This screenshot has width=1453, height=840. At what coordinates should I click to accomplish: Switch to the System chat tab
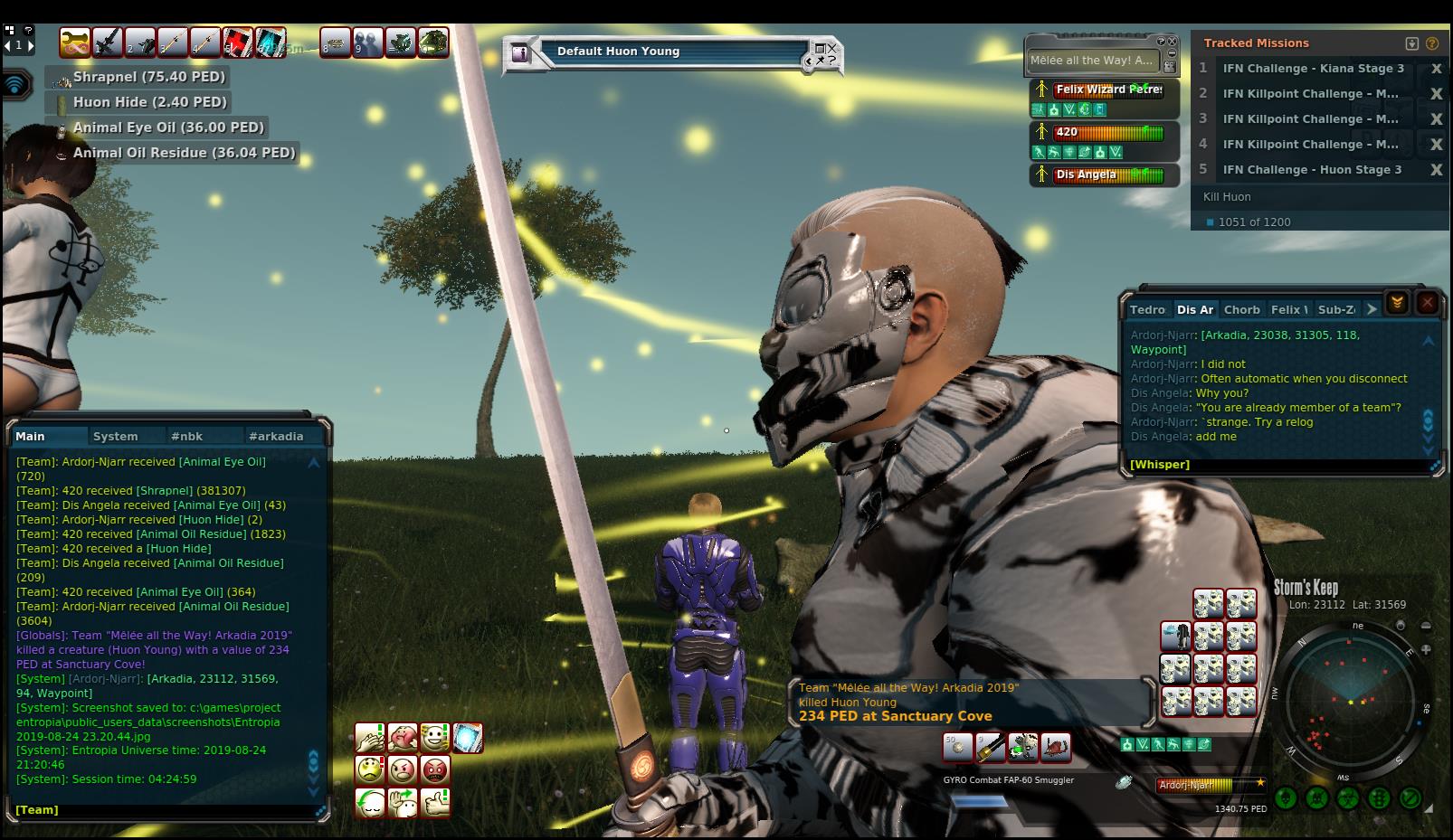point(116,436)
